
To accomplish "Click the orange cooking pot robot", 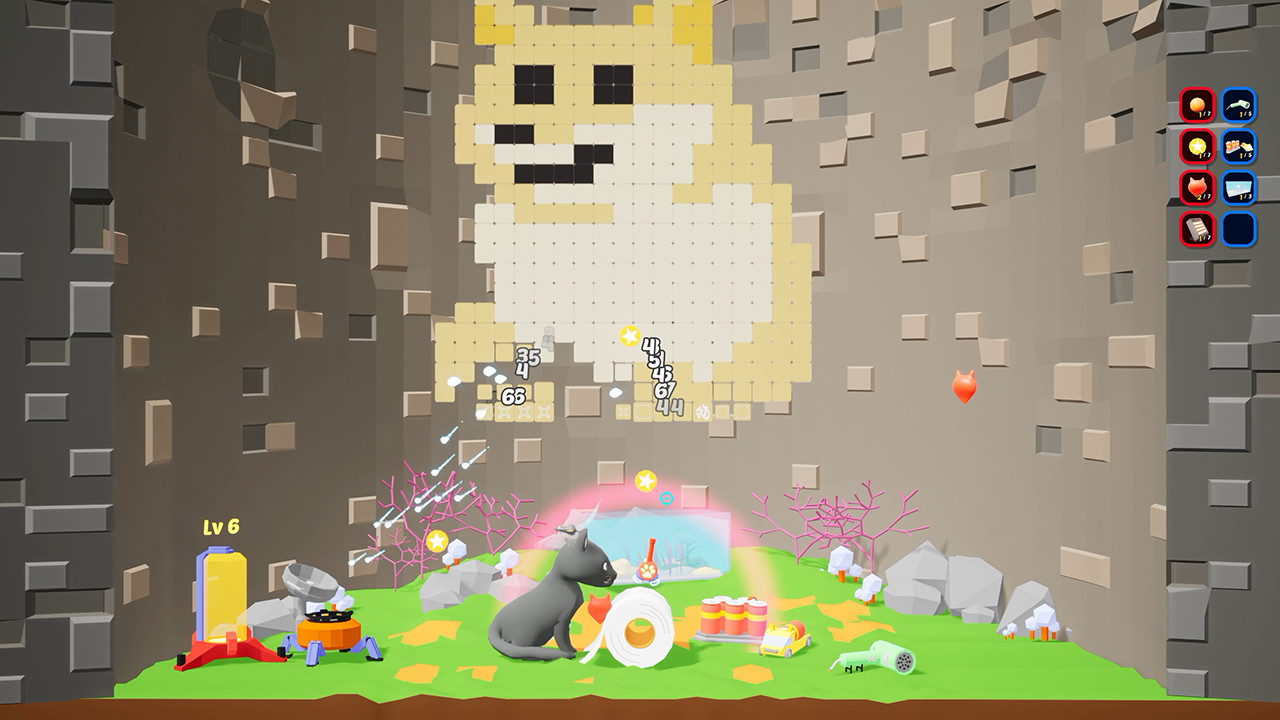I will [330, 630].
